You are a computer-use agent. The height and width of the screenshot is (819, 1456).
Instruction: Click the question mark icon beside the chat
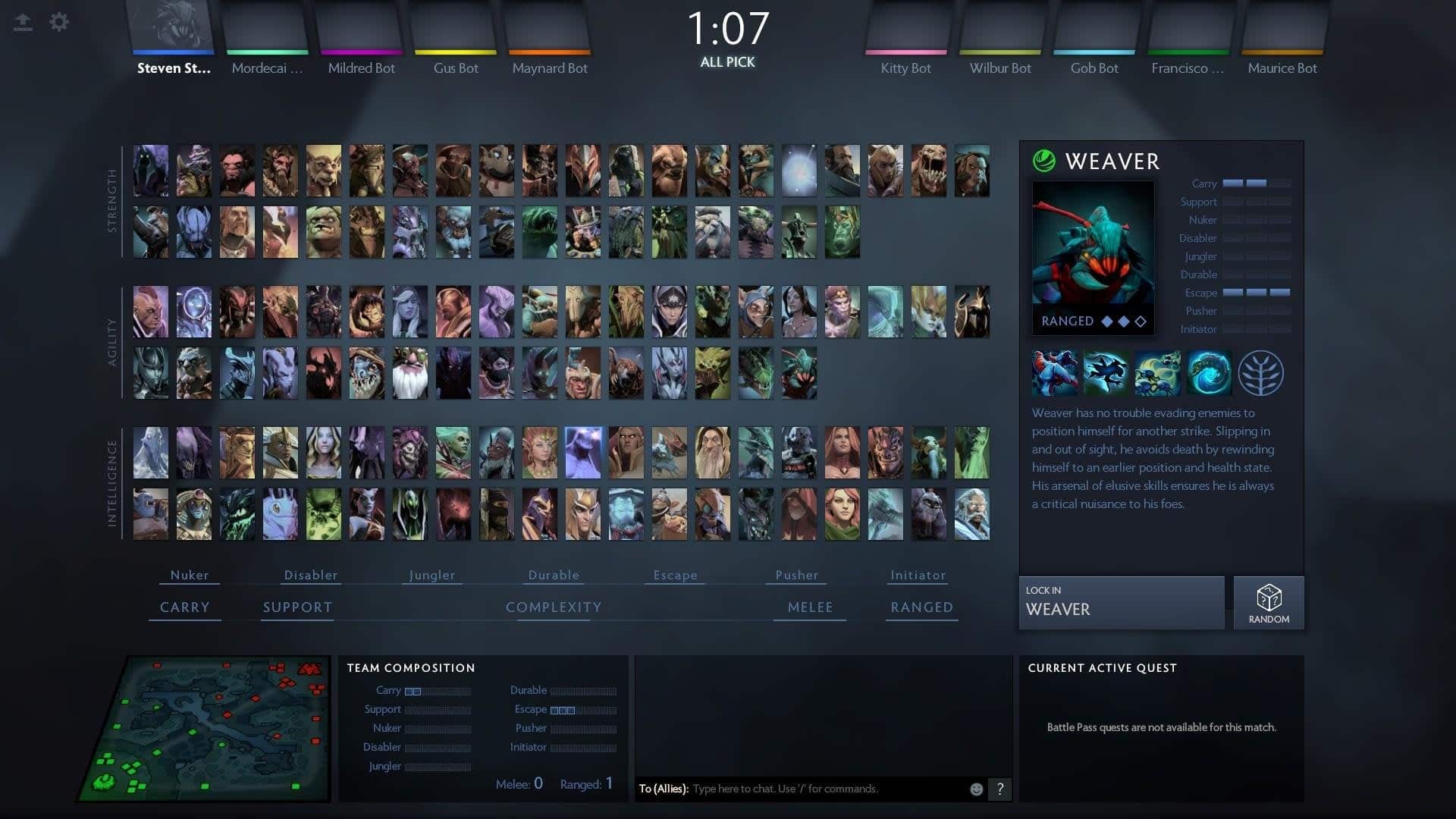pyautogui.click(x=999, y=789)
